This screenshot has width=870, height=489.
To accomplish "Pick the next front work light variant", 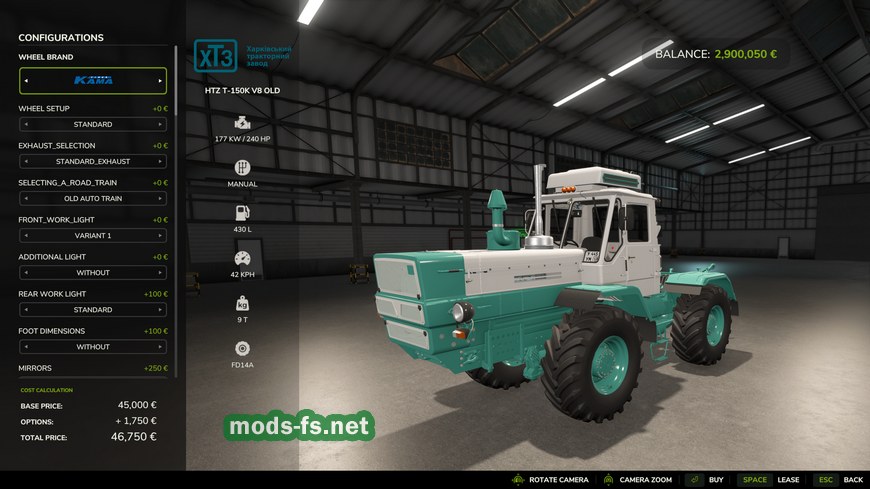I will coord(160,236).
